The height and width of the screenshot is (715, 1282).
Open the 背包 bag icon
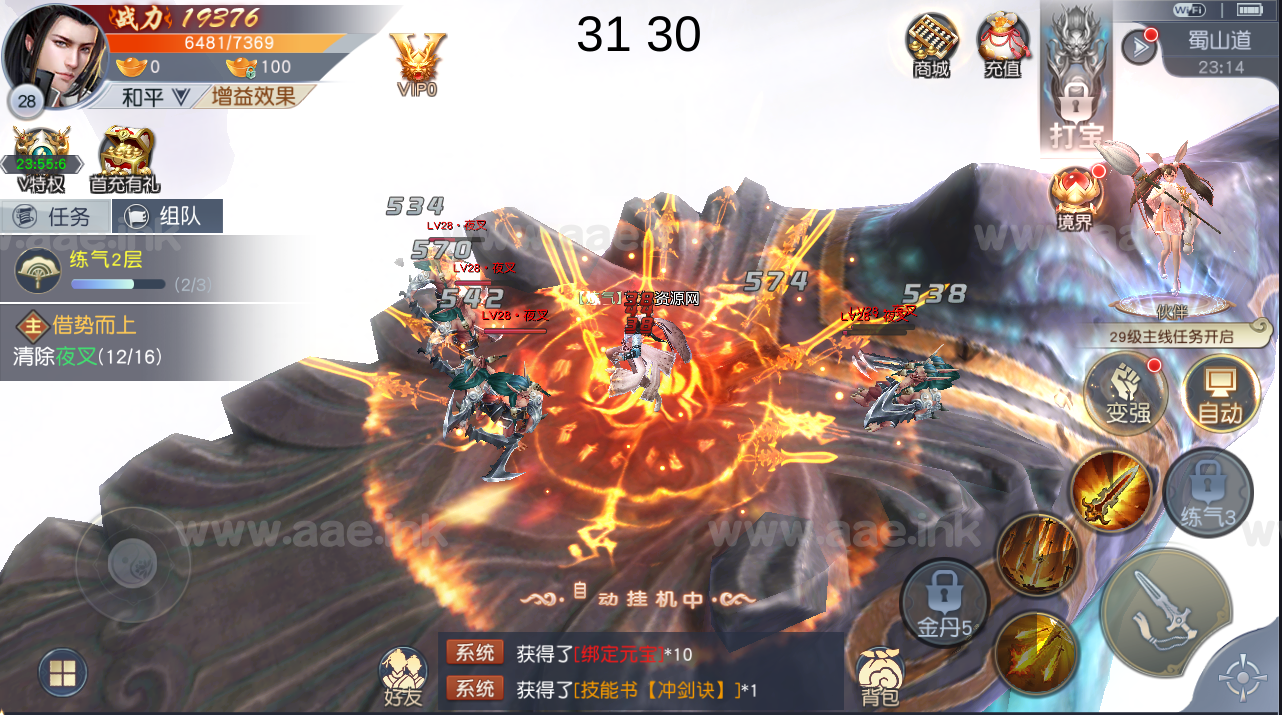880,676
